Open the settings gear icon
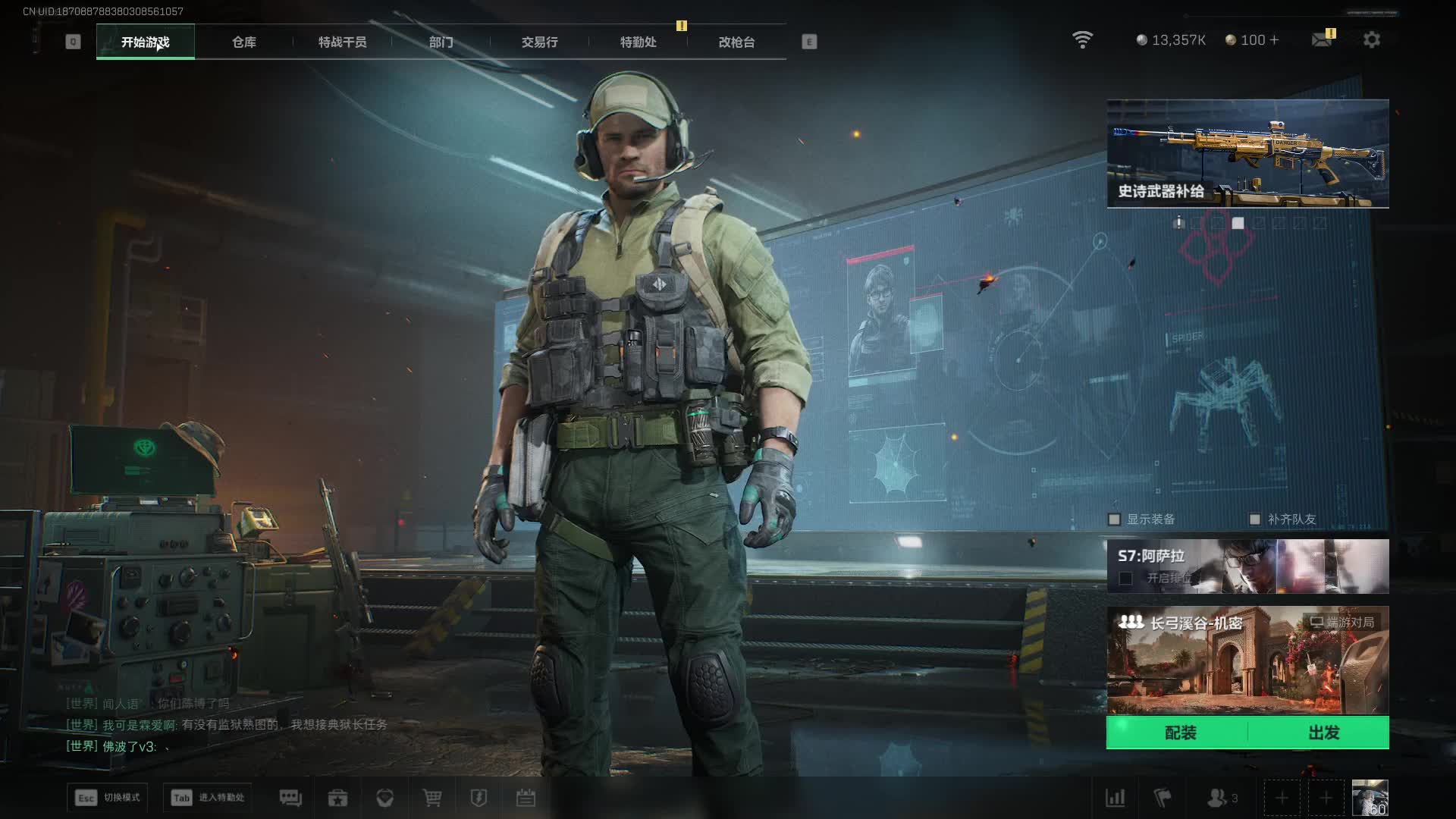Image resolution: width=1456 pixels, height=819 pixels. [x=1371, y=39]
